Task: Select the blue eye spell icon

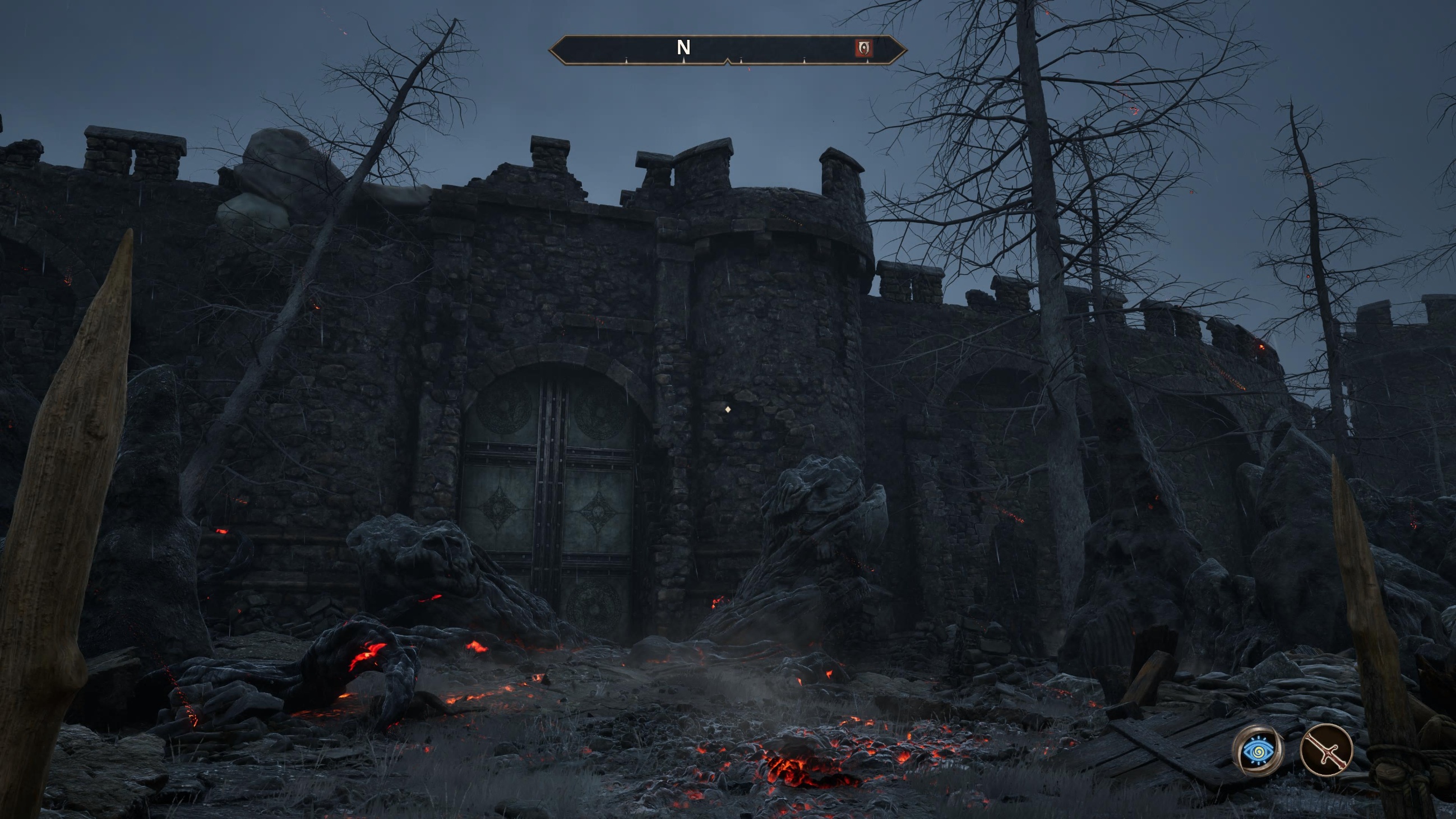Action: (x=1258, y=751)
